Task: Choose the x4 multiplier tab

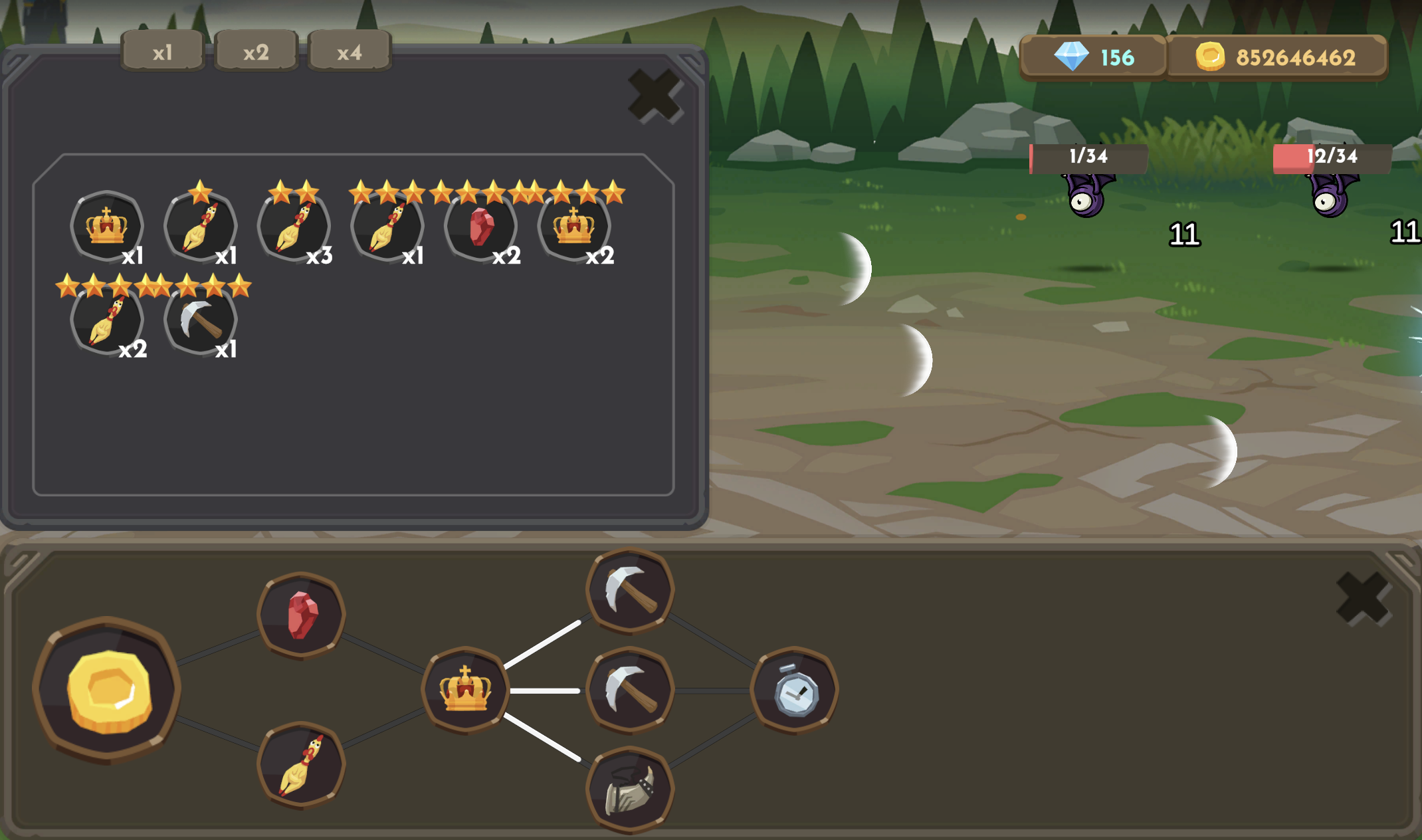Action: 350,52
